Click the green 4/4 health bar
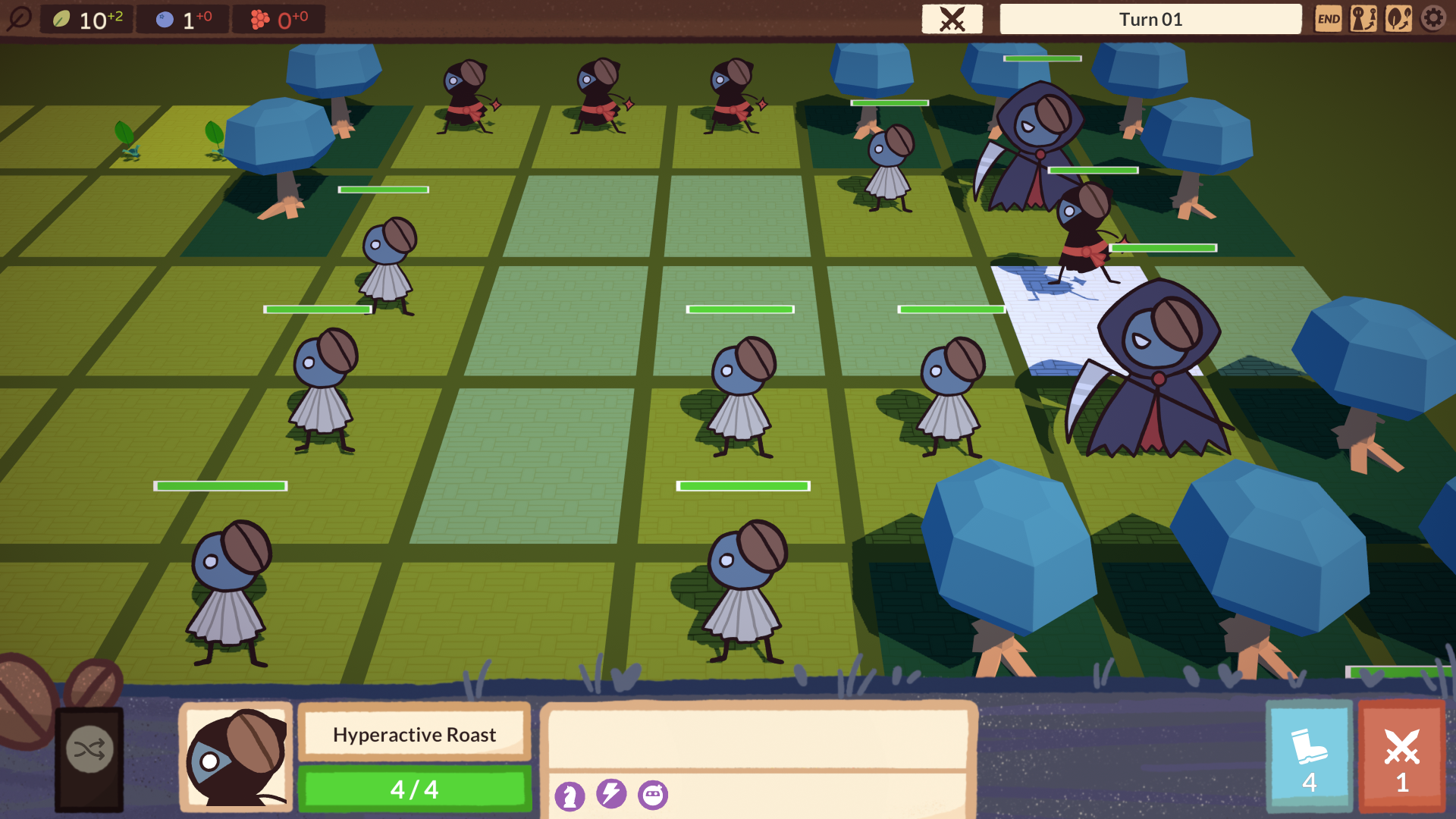The height and width of the screenshot is (819, 1456). coord(414,789)
